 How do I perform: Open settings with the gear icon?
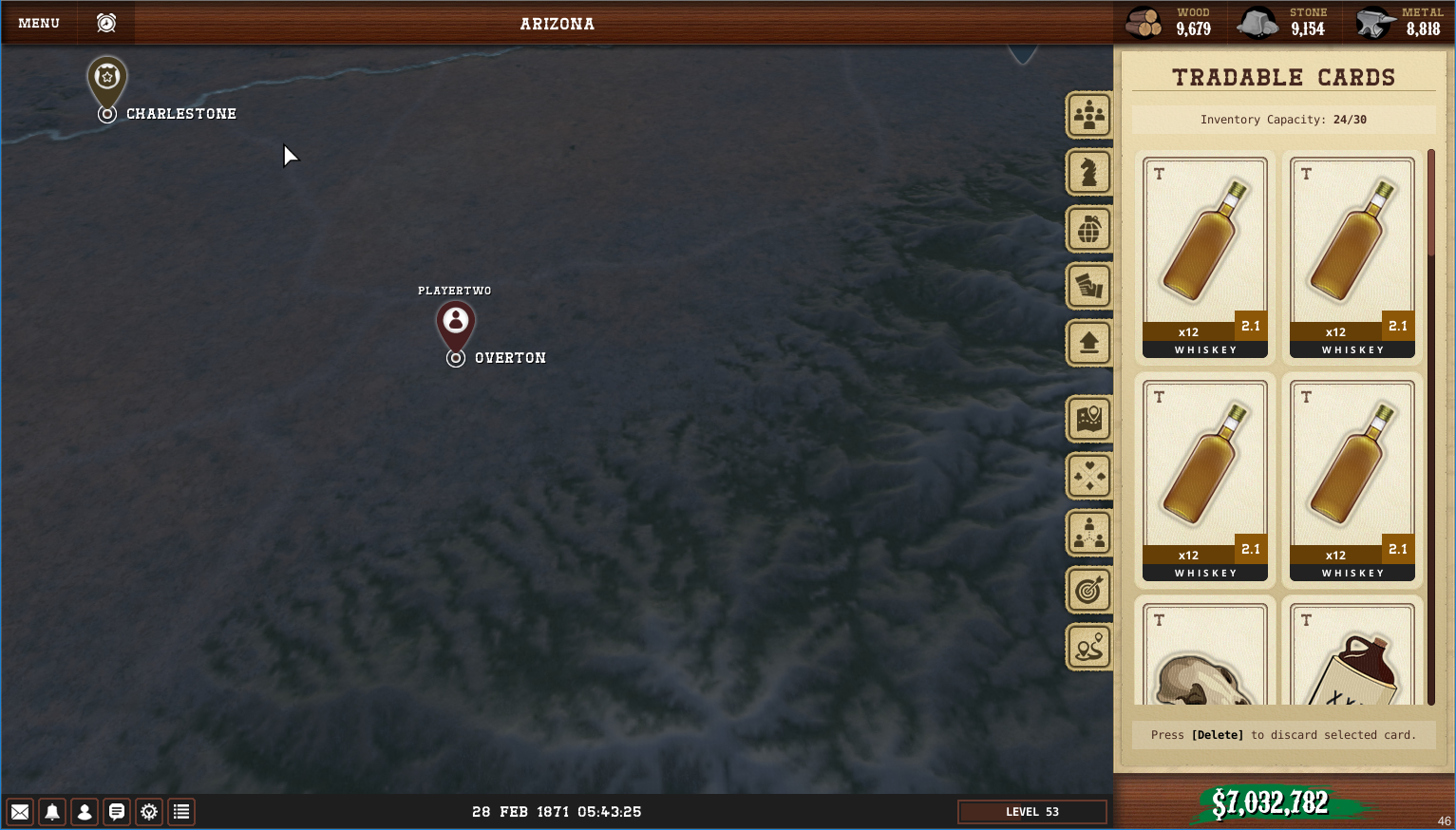tap(149, 812)
